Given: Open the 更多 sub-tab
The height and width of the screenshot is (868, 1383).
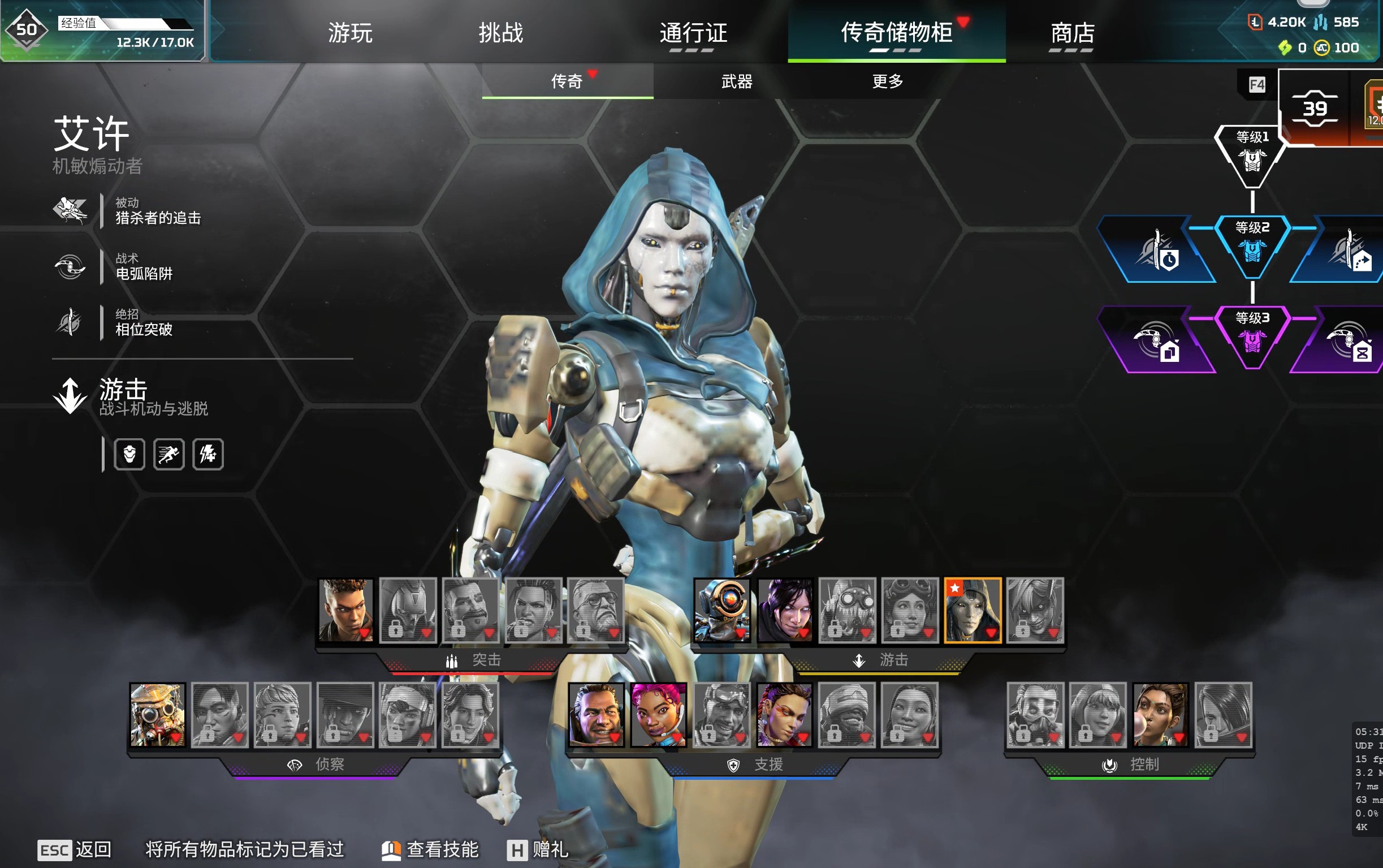Looking at the screenshot, I should pyautogui.click(x=887, y=81).
